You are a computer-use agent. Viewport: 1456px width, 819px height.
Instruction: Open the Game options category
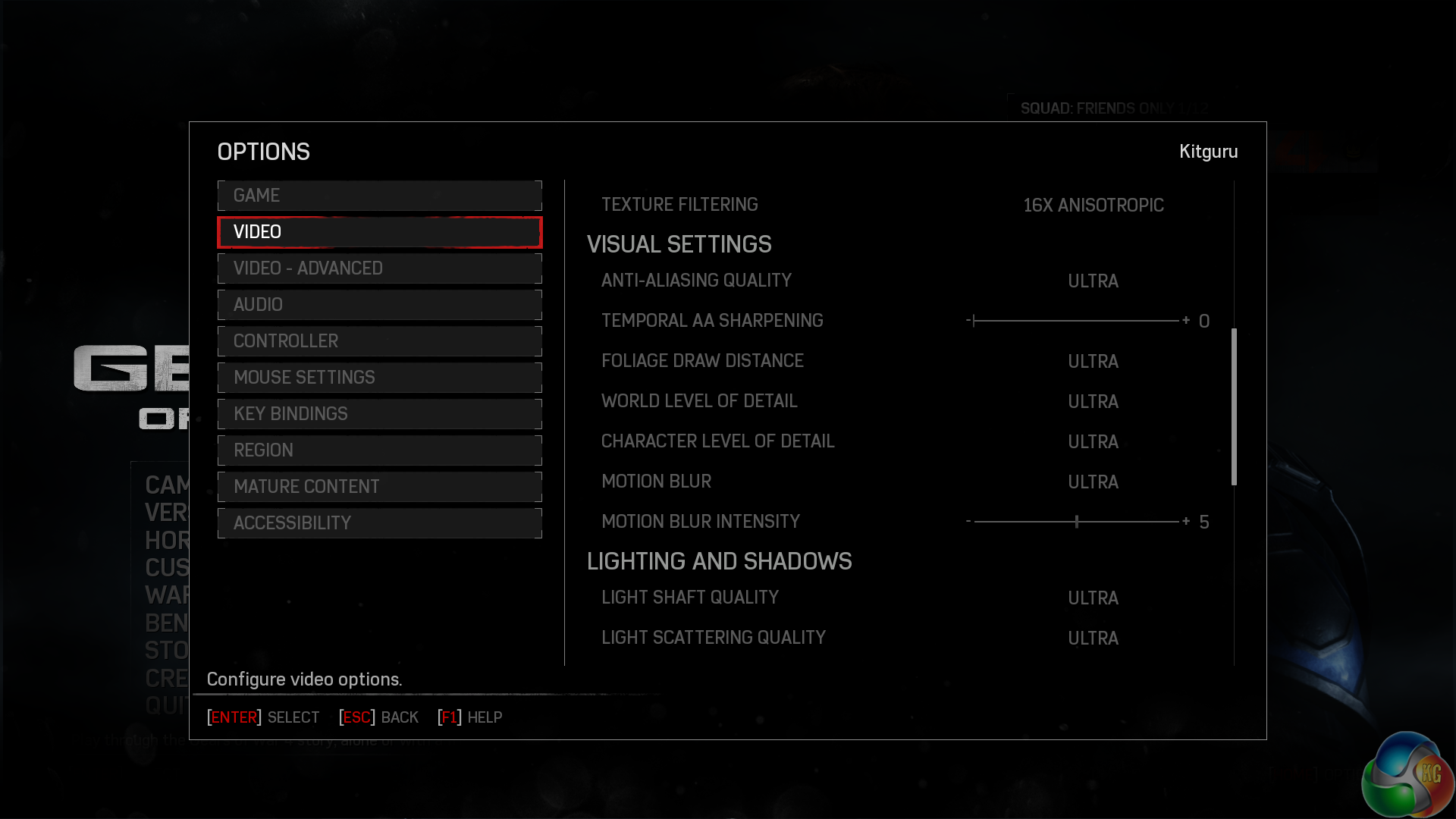click(x=379, y=196)
